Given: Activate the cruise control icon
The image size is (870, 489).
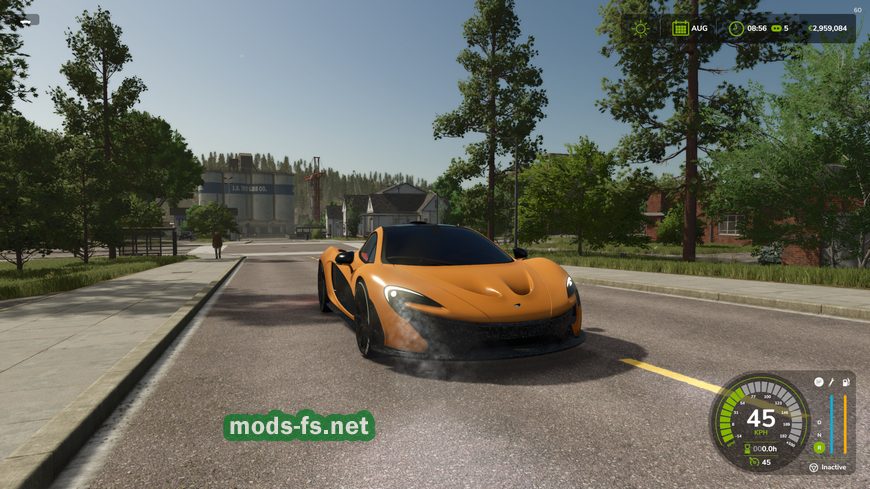Looking at the screenshot, I should [753, 462].
